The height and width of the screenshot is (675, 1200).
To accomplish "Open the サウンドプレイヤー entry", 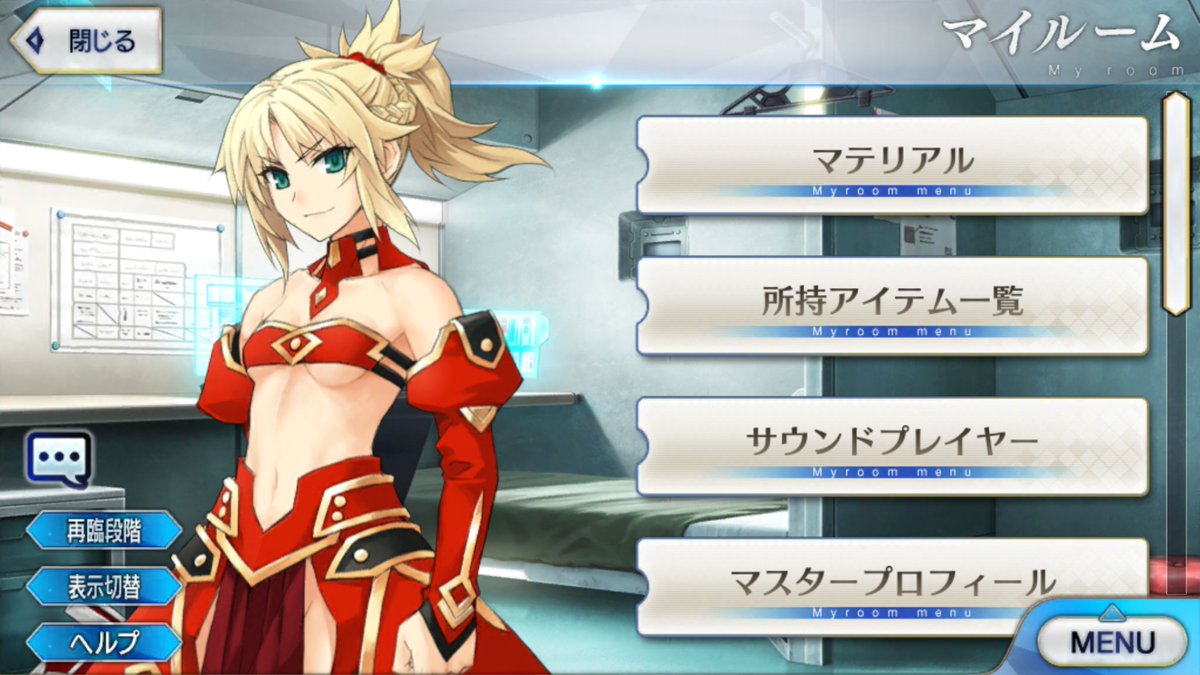I will (x=891, y=445).
